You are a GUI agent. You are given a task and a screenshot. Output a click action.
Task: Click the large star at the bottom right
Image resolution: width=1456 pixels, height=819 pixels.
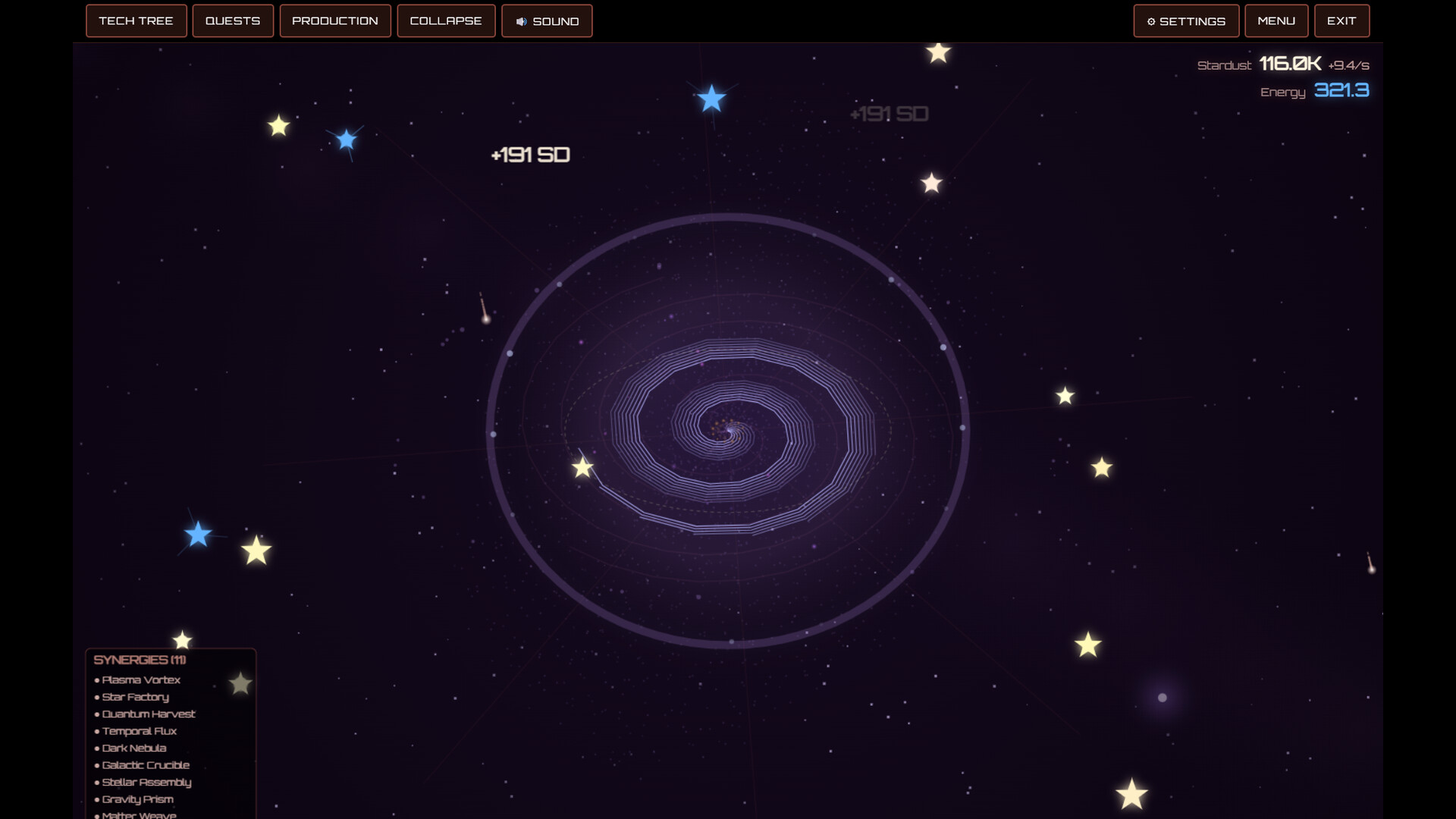1131,793
